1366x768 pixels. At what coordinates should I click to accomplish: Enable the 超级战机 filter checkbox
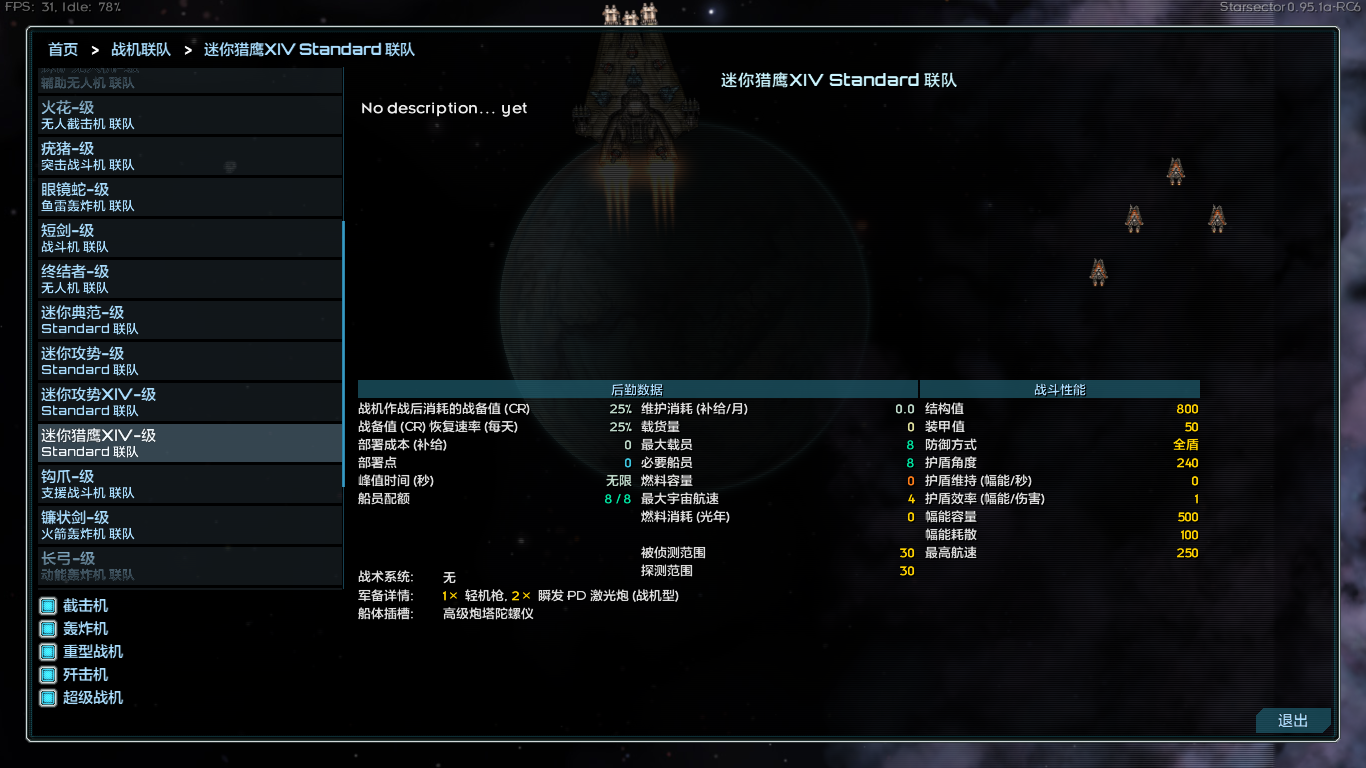(x=46, y=697)
